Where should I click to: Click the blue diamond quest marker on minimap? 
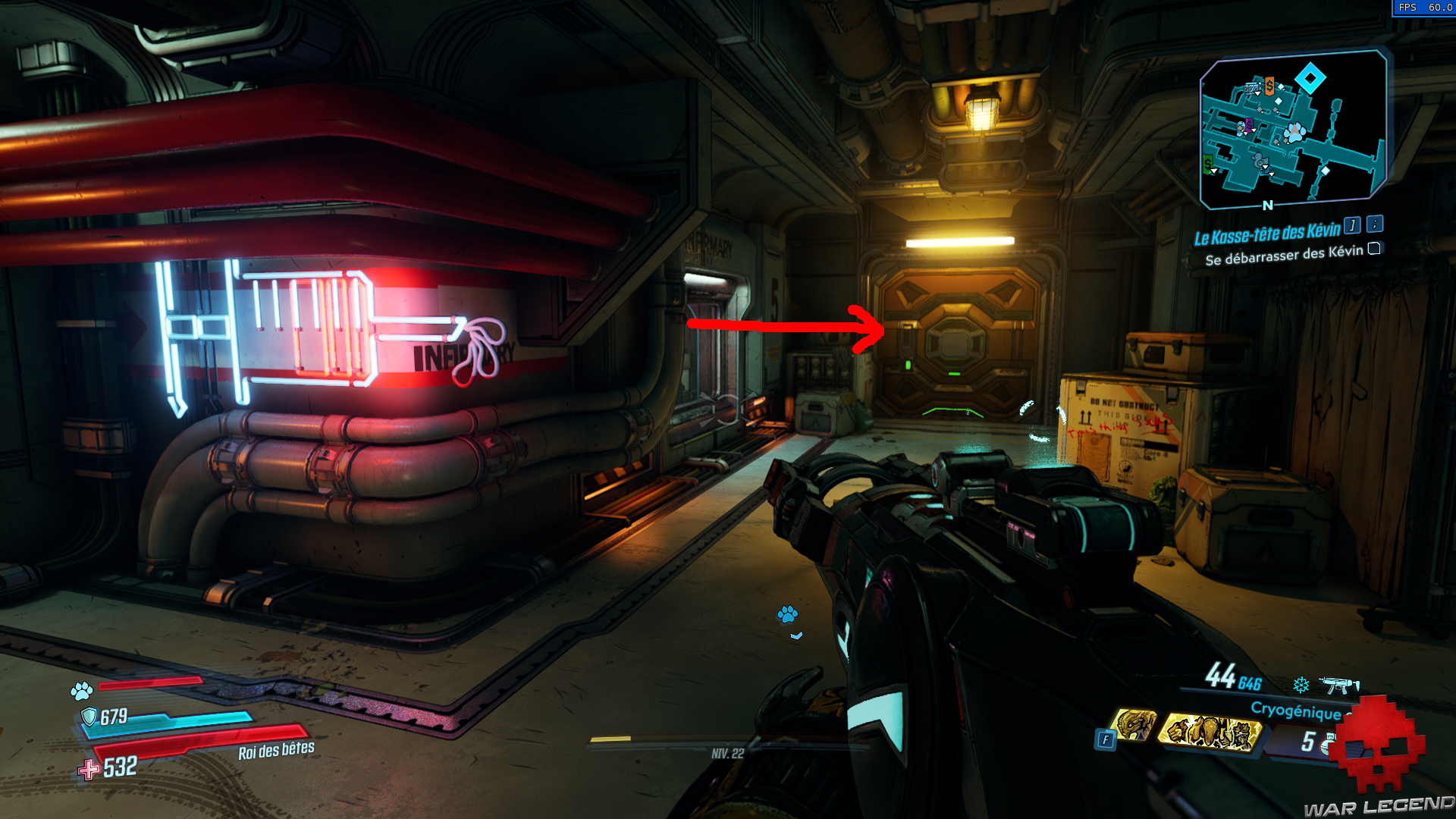tap(1310, 77)
